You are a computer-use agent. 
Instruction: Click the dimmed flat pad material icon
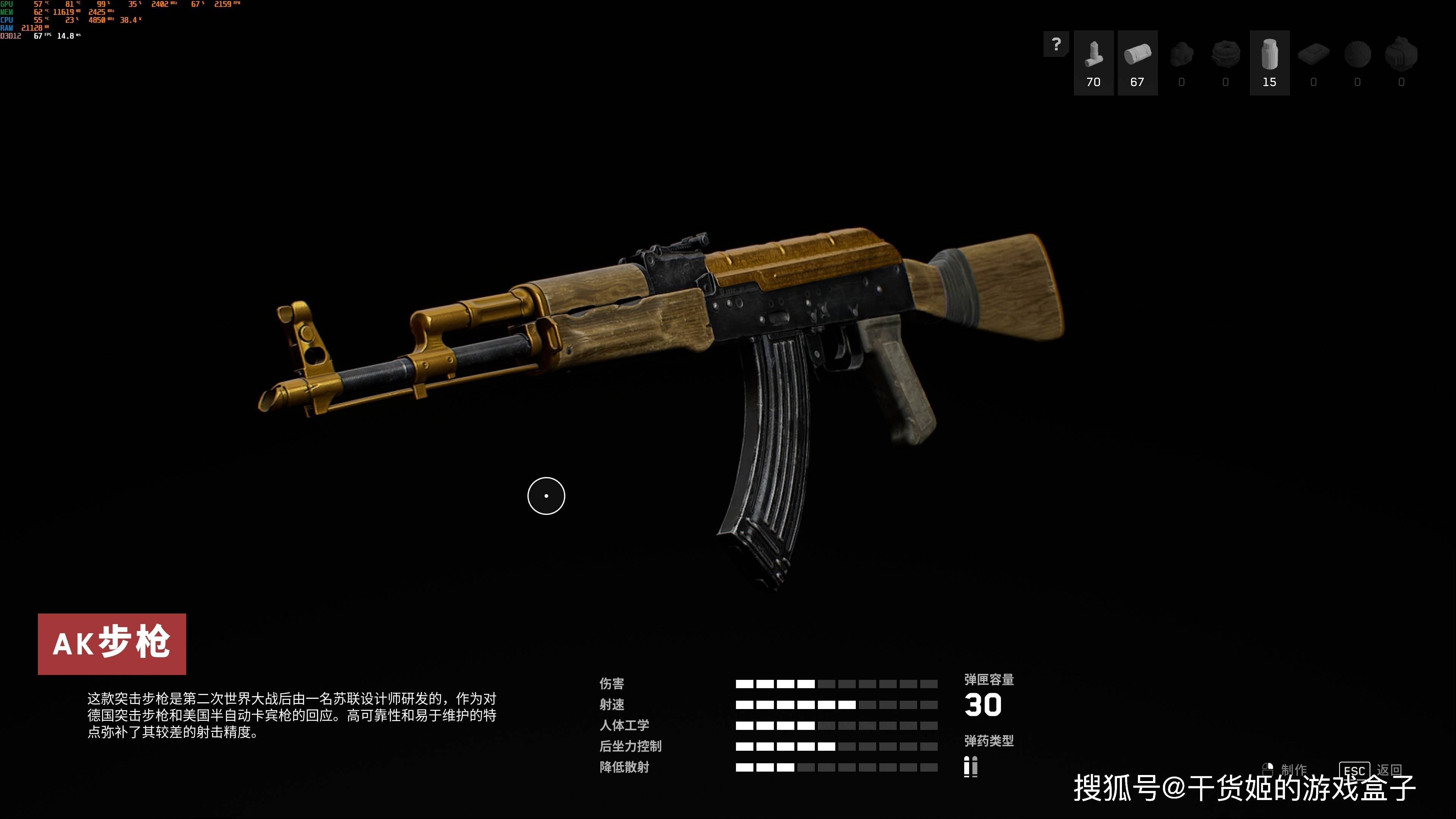1313,55
